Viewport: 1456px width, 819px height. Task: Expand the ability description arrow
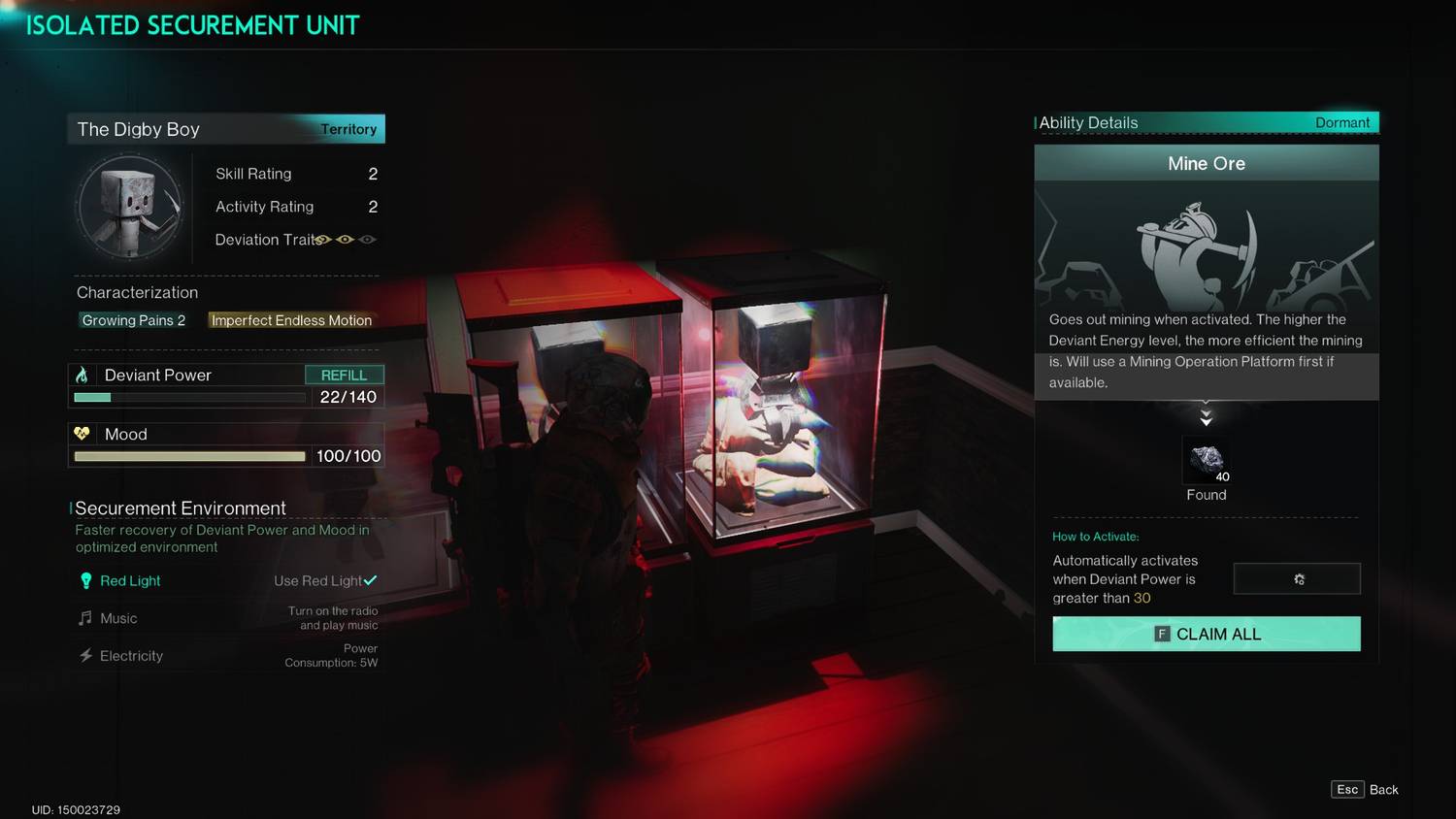1206,417
